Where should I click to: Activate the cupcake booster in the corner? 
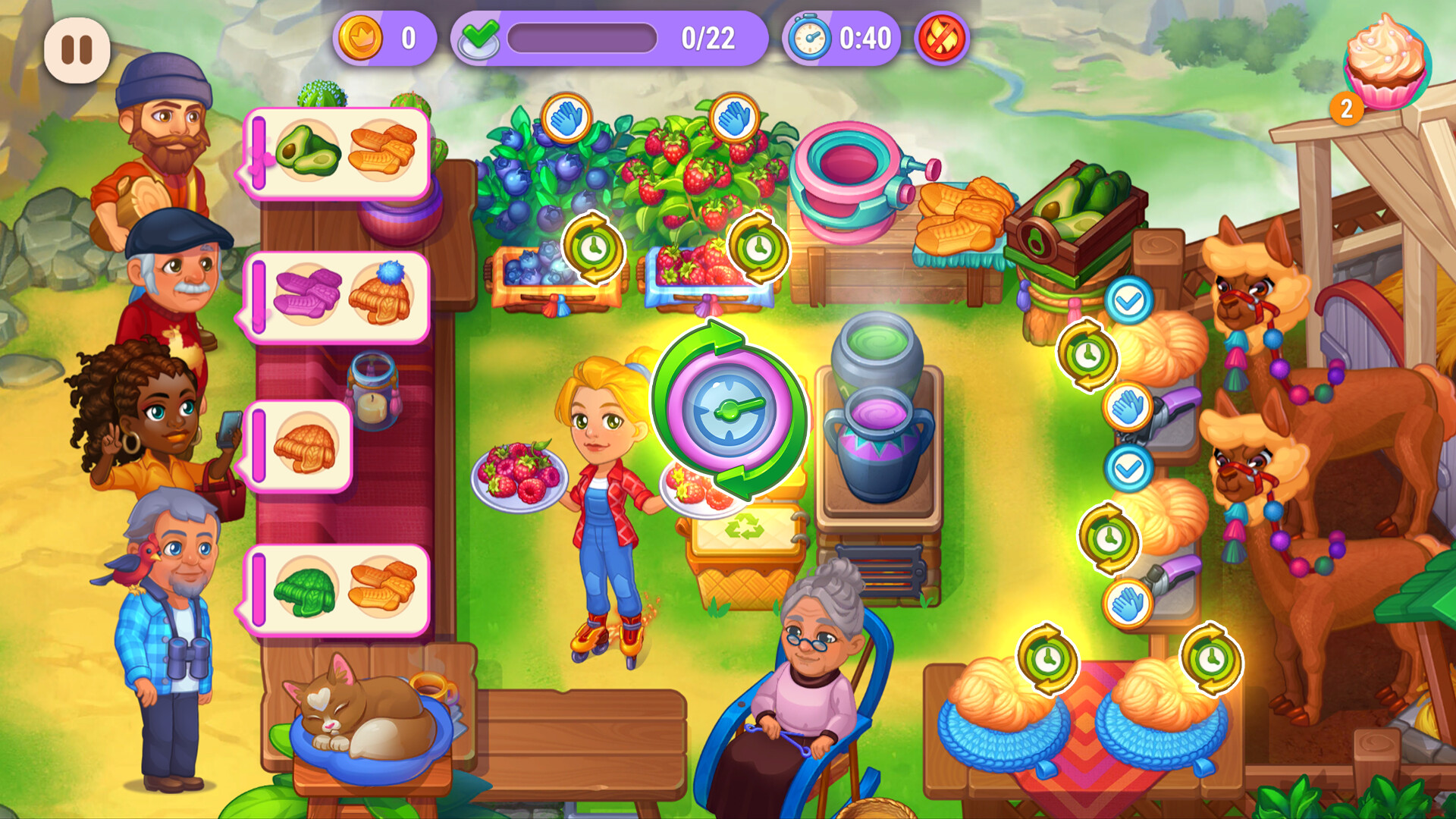click(1385, 61)
